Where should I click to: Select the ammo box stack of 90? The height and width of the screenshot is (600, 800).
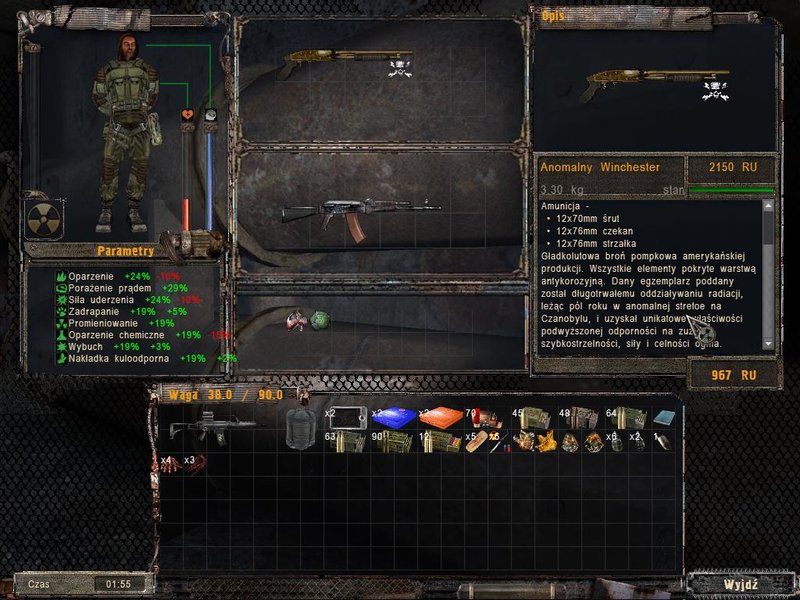[392, 442]
